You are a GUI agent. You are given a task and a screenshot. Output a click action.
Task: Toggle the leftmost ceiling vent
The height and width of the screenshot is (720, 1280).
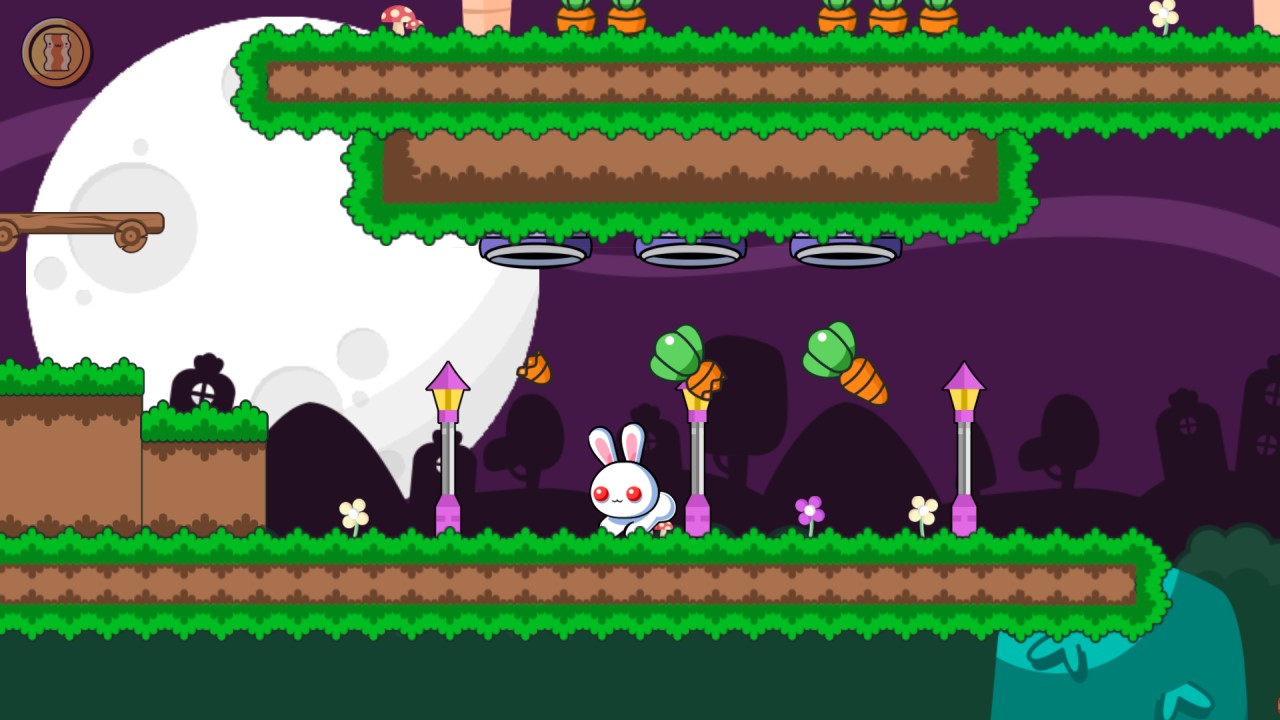tap(535, 252)
